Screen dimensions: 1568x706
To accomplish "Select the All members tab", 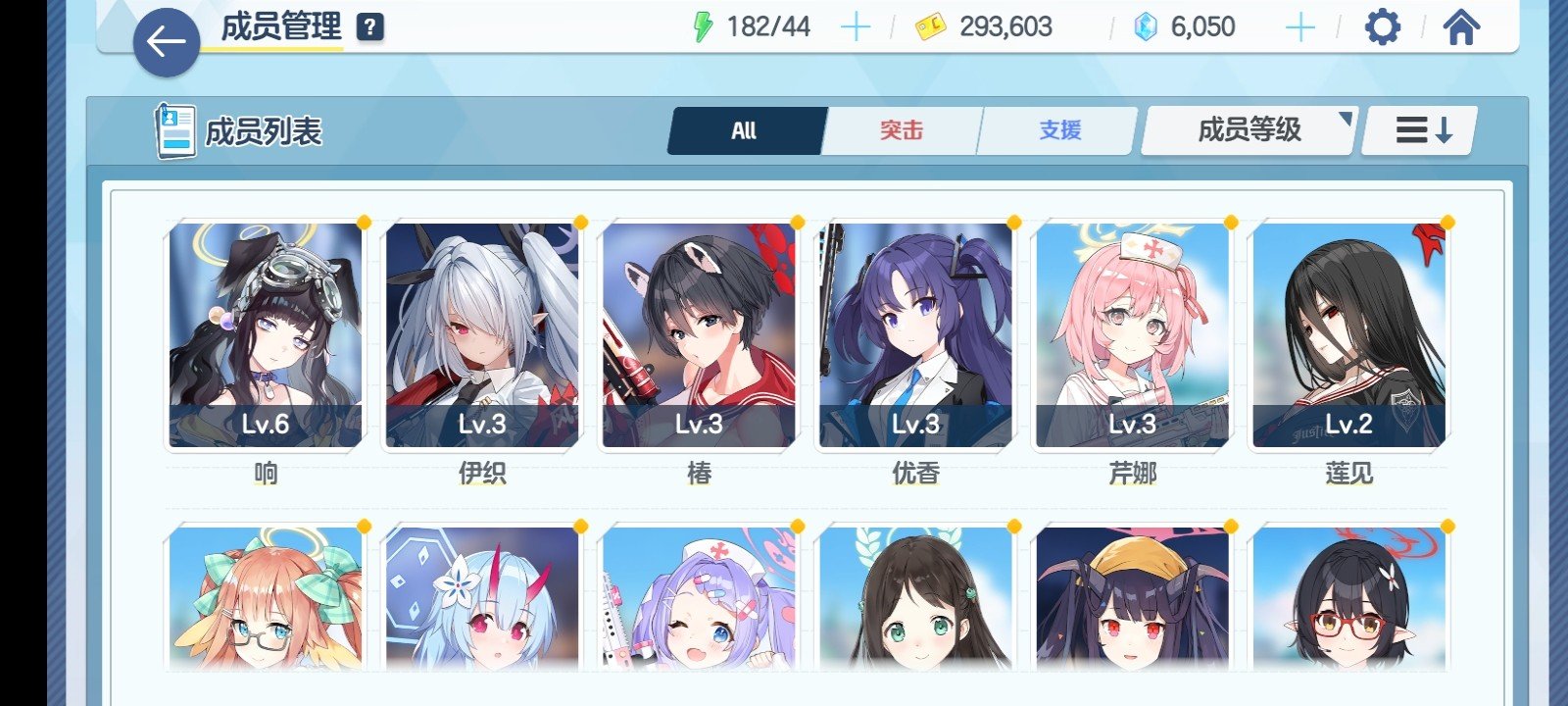I will tap(745, 128).
